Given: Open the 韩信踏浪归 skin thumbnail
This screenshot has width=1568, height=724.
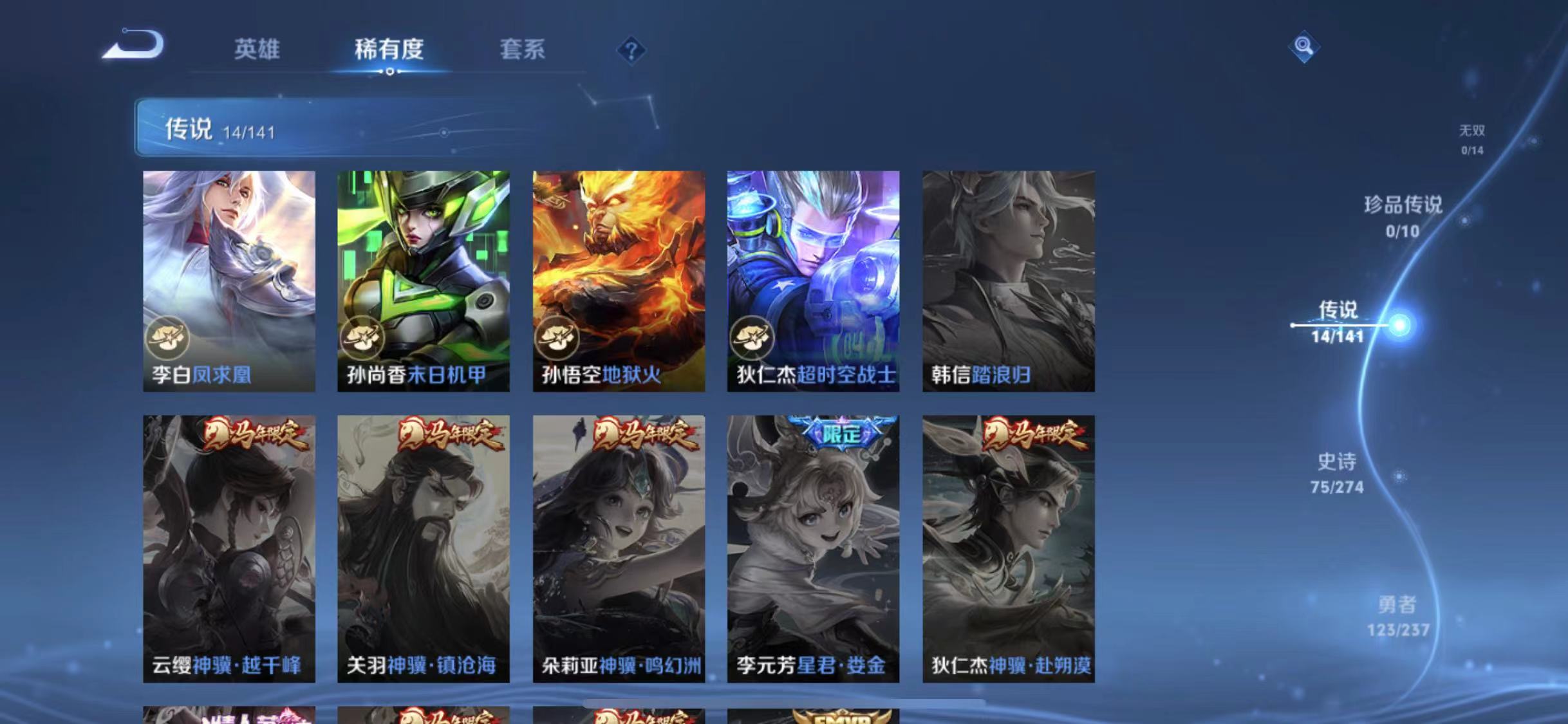Looking at the screenshot, I should click(x=1009, y=281).
